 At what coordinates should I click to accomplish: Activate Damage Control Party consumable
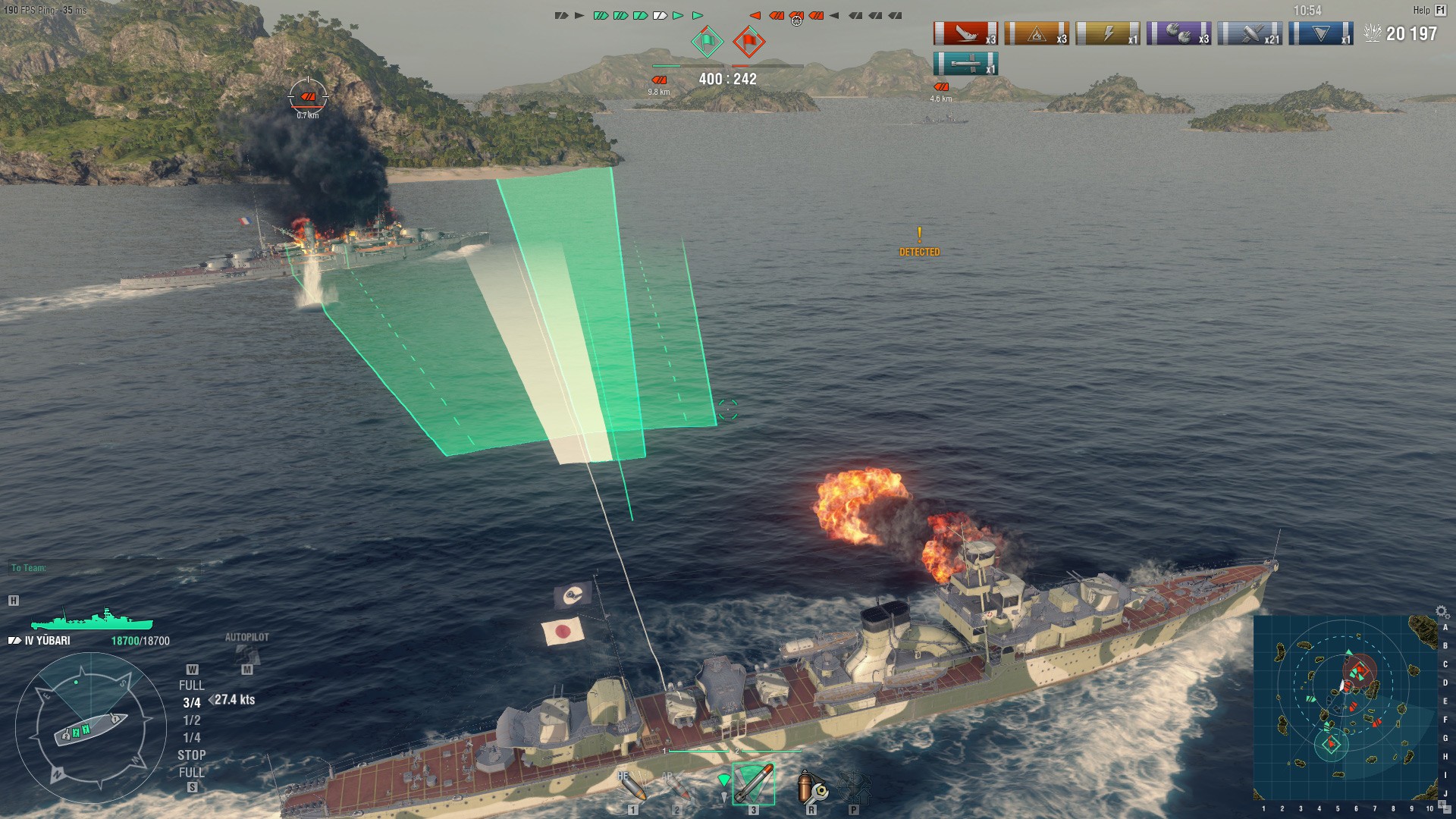click(x=811, y=787)
